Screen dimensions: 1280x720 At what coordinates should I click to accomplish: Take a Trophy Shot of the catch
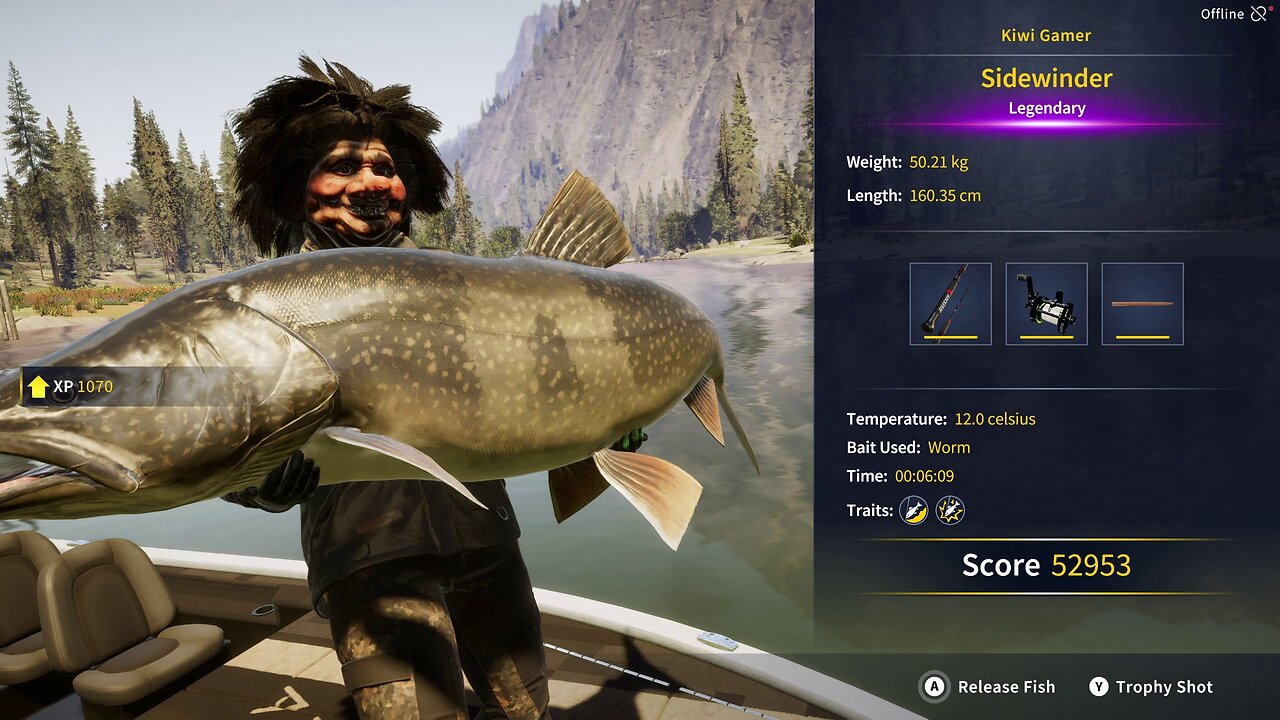tap(1151, 687)
